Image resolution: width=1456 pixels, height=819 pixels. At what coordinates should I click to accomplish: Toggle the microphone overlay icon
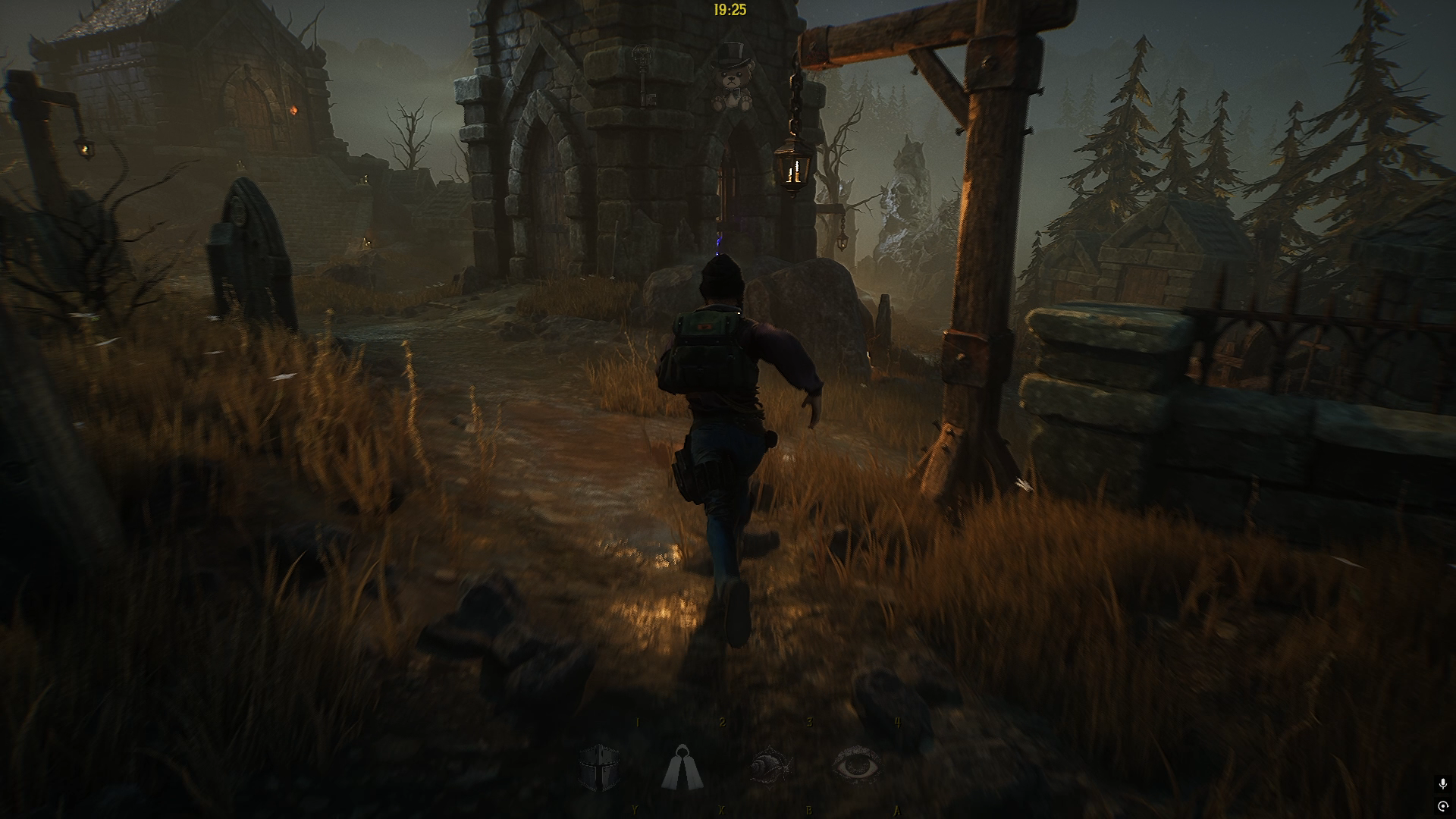pos(1442,784)
